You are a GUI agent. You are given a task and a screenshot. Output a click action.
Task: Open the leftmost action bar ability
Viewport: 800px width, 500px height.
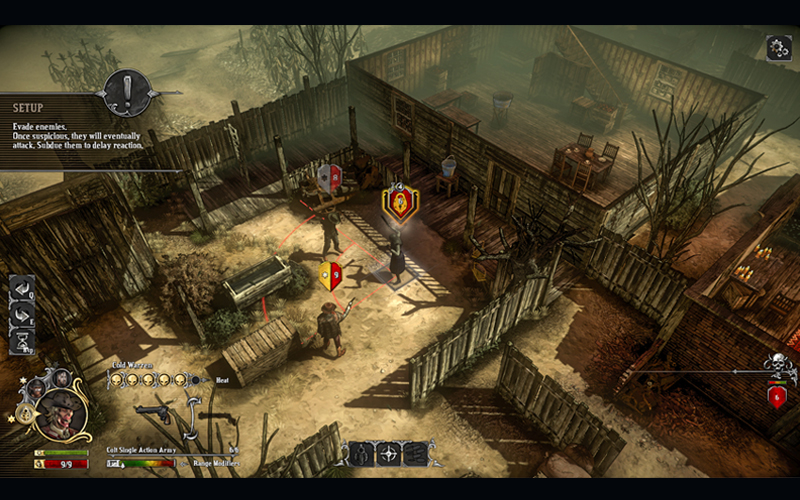tap(359, 453)
